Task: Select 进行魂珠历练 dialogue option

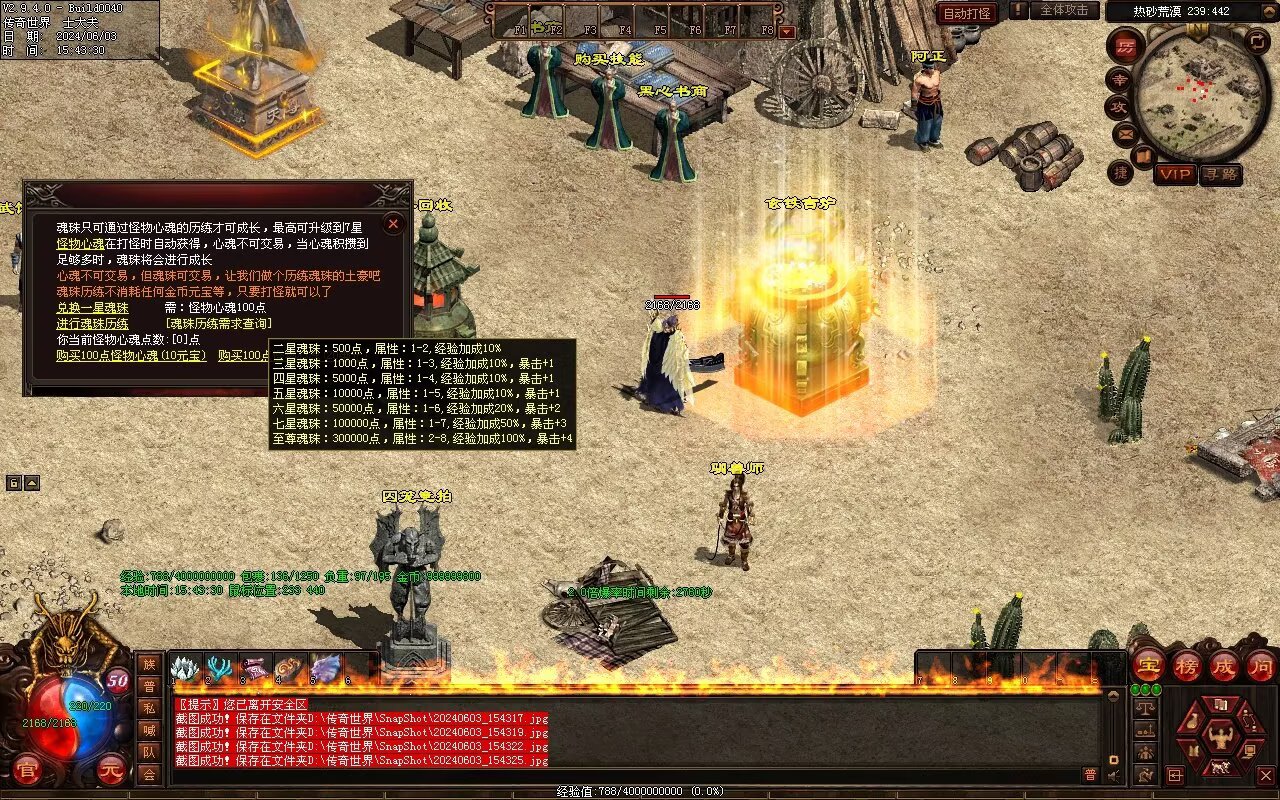Action: pos(92,324)
